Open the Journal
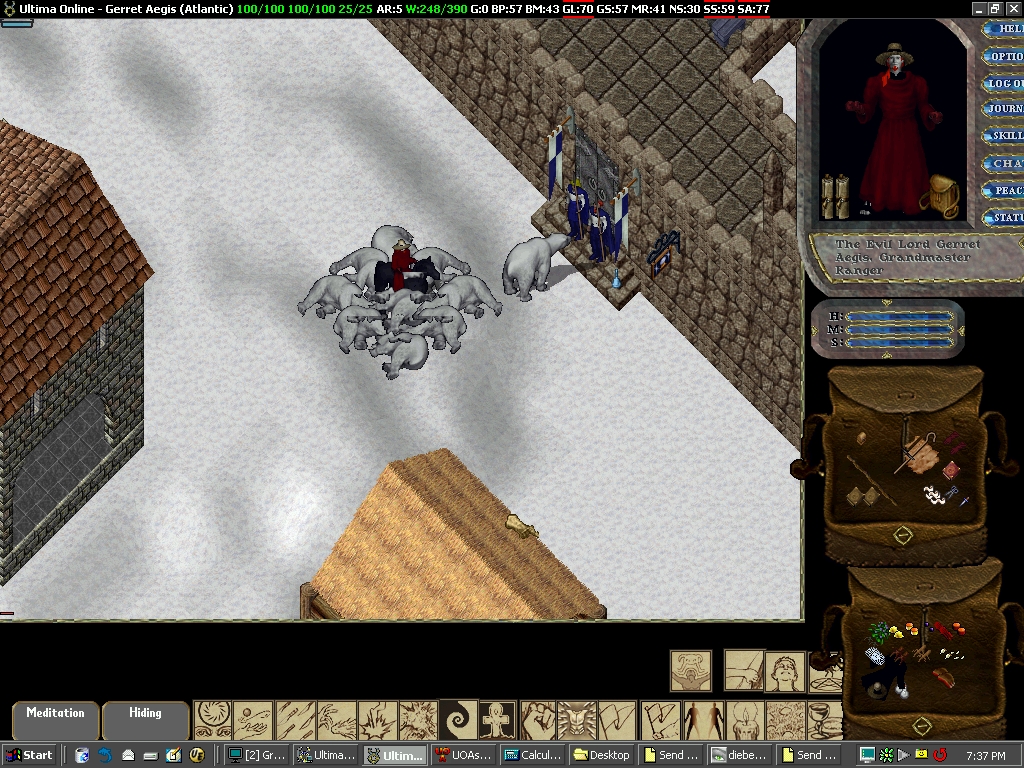This screenshot has width=1024, height=768. 1005,109
